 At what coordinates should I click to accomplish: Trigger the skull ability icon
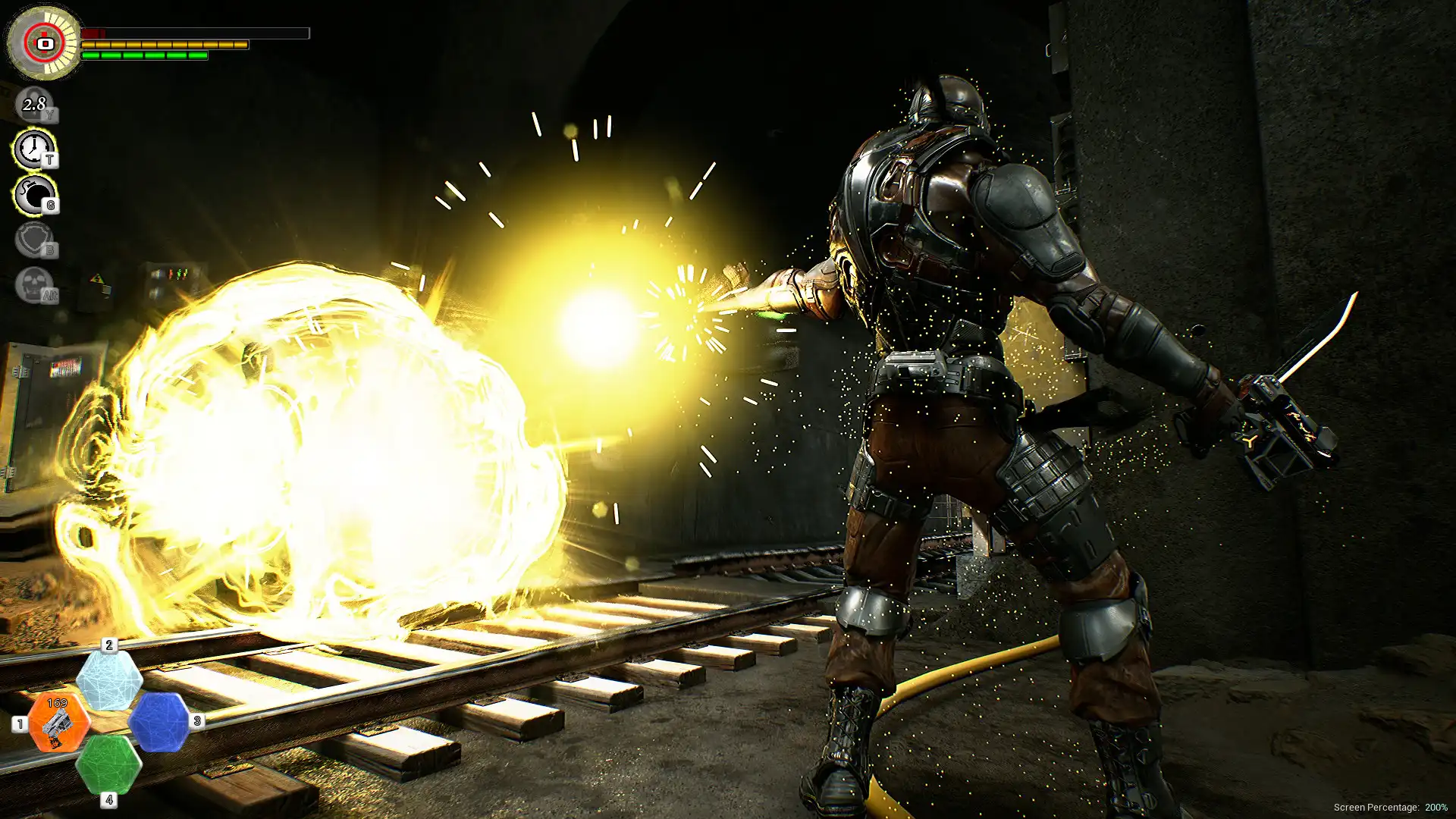34,285
